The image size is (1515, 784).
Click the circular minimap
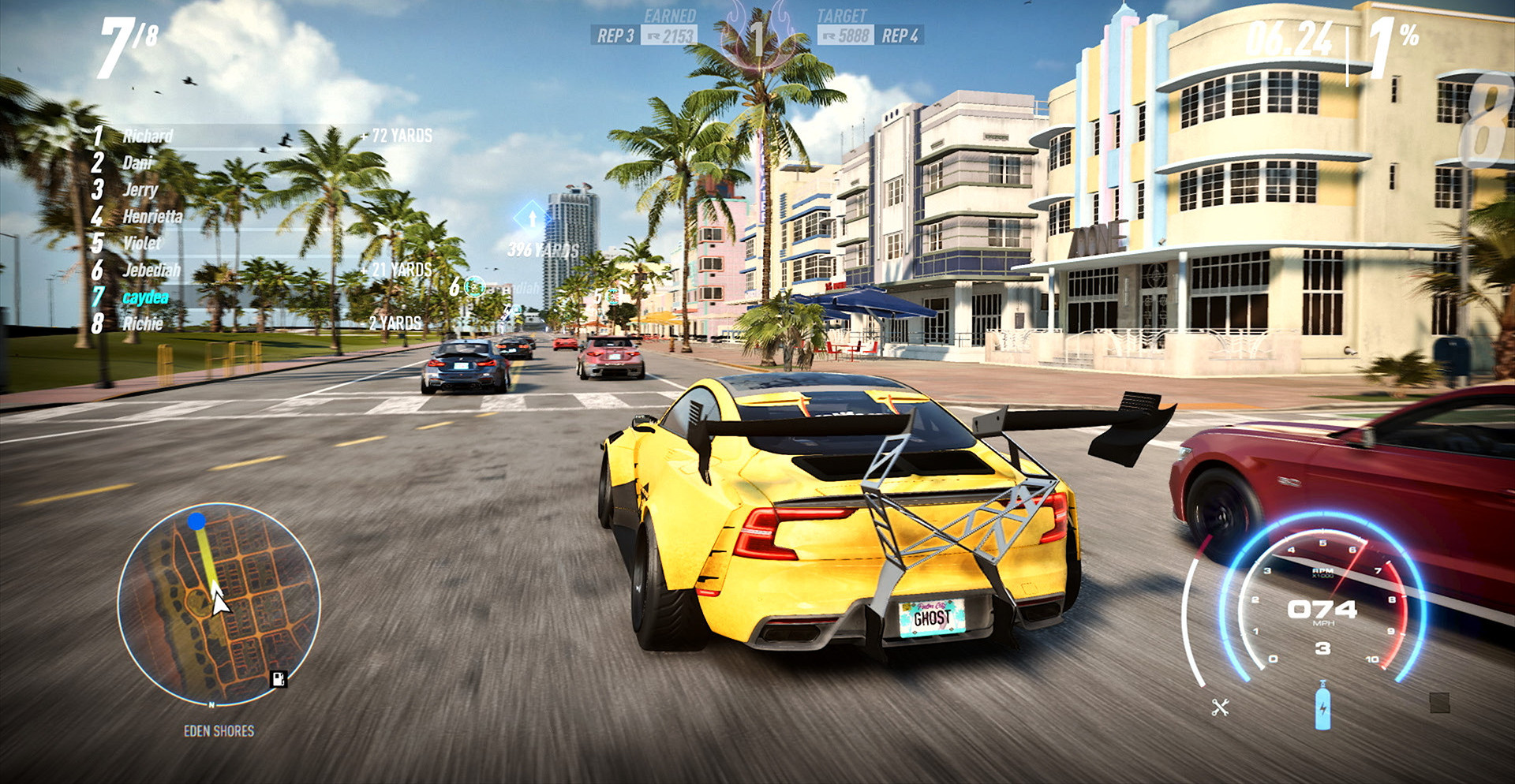[219, 604]
